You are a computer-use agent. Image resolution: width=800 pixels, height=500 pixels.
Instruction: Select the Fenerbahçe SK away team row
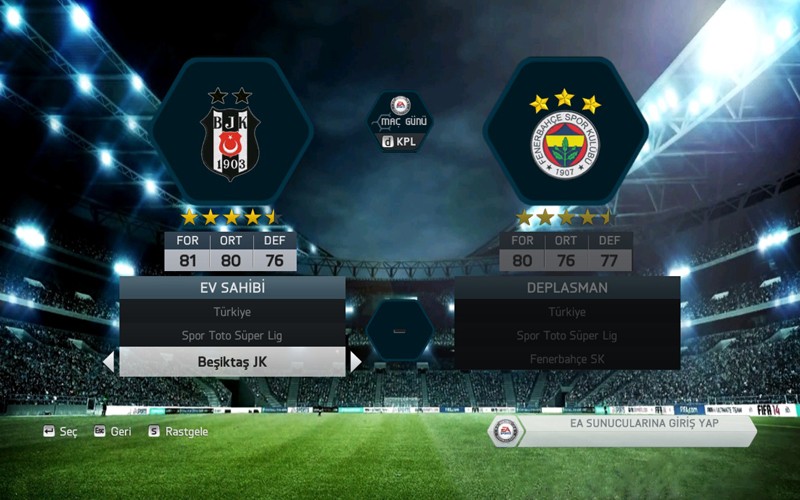point(567,359)
